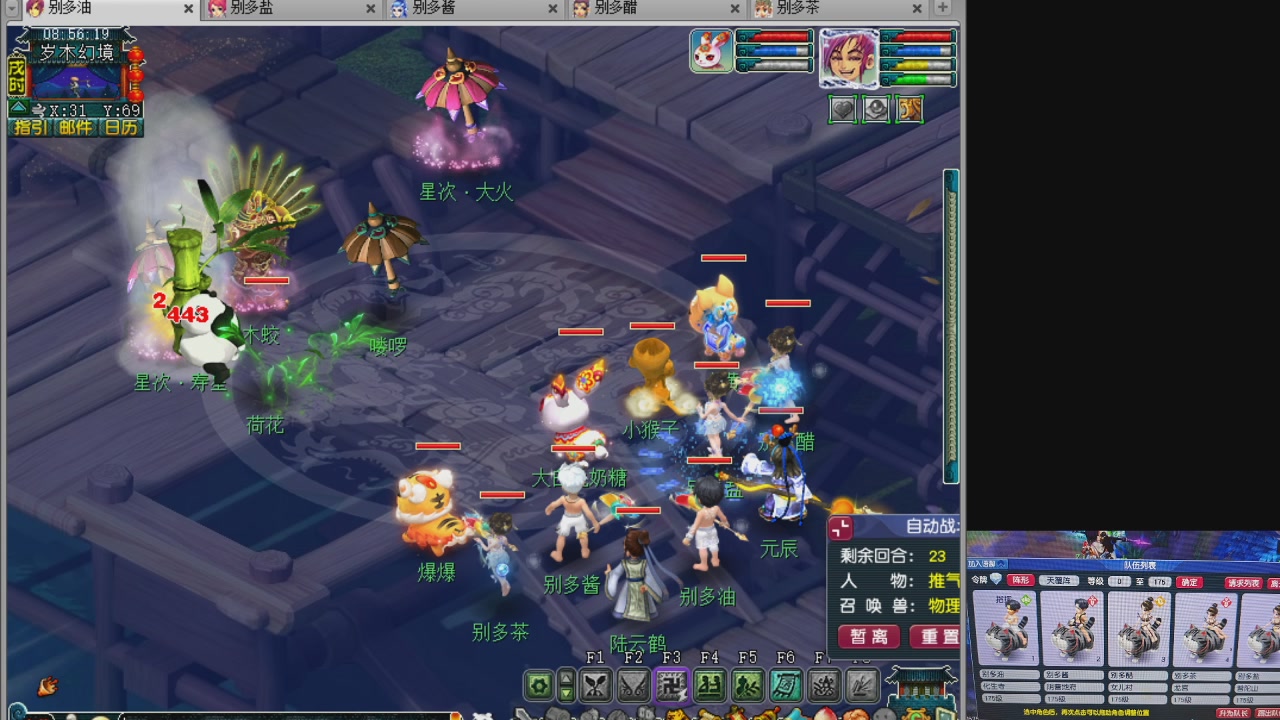The image size is (1280, 720).
Task: Select the leaf-shaped skill icon at F1
Action: tap(595, 685)
